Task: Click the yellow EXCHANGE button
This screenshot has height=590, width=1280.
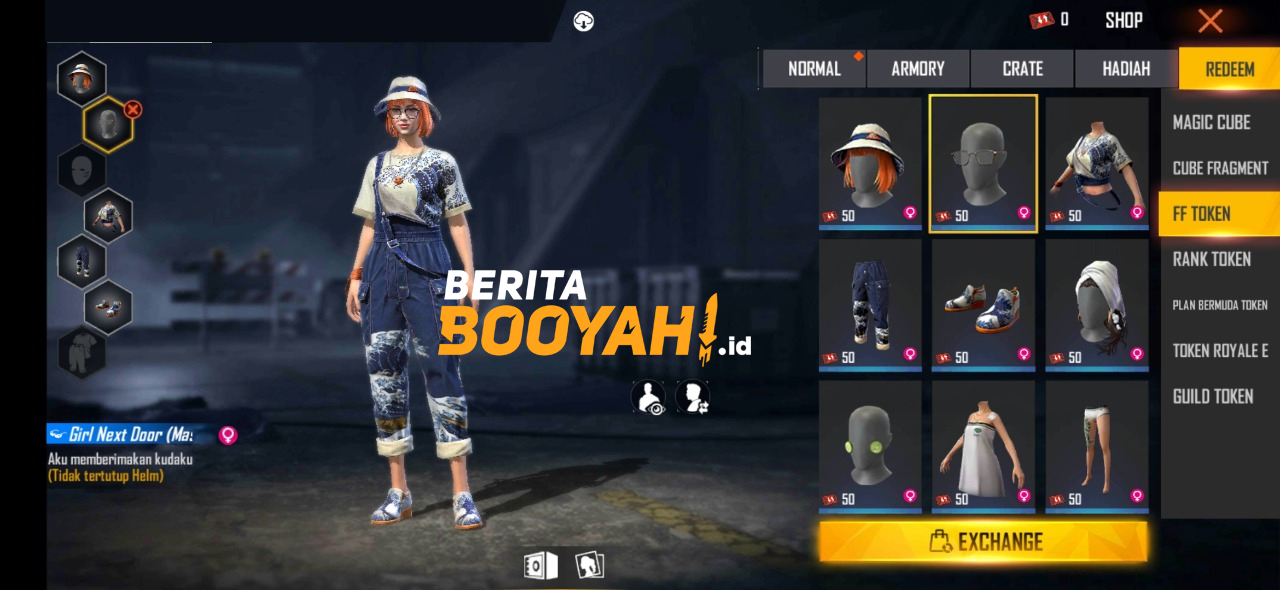Action: (983, 542)
